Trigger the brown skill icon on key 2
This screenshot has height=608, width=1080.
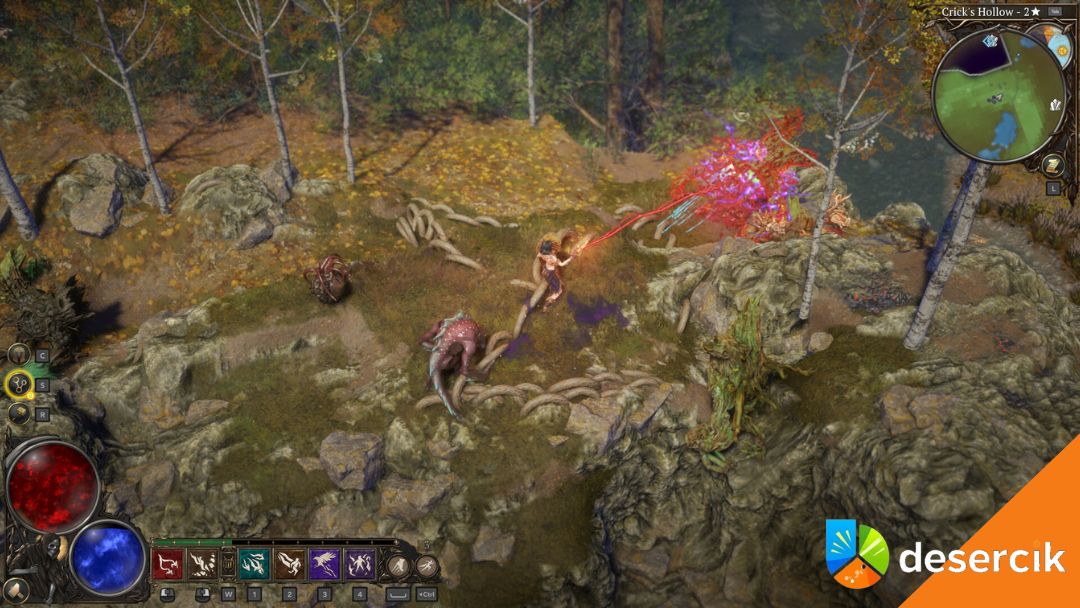click(x=289, y=565)
